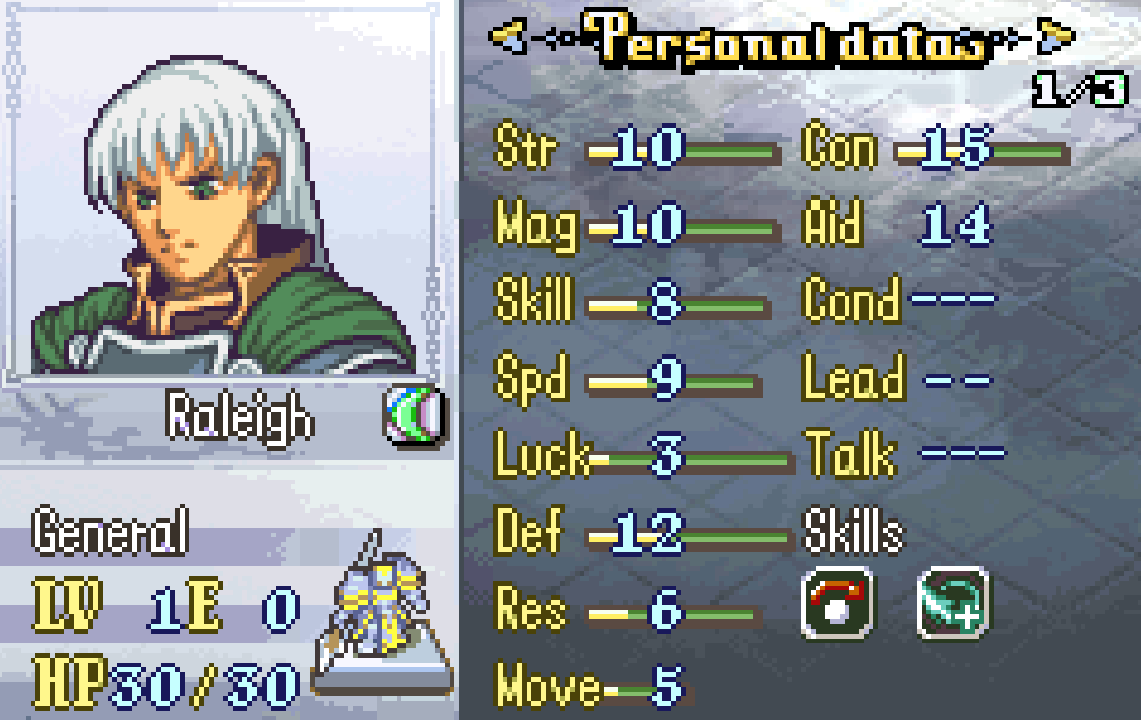Screen dimensions: 1141x720
Task: Select the red arrow skill icon
Action: pos(837,603)
